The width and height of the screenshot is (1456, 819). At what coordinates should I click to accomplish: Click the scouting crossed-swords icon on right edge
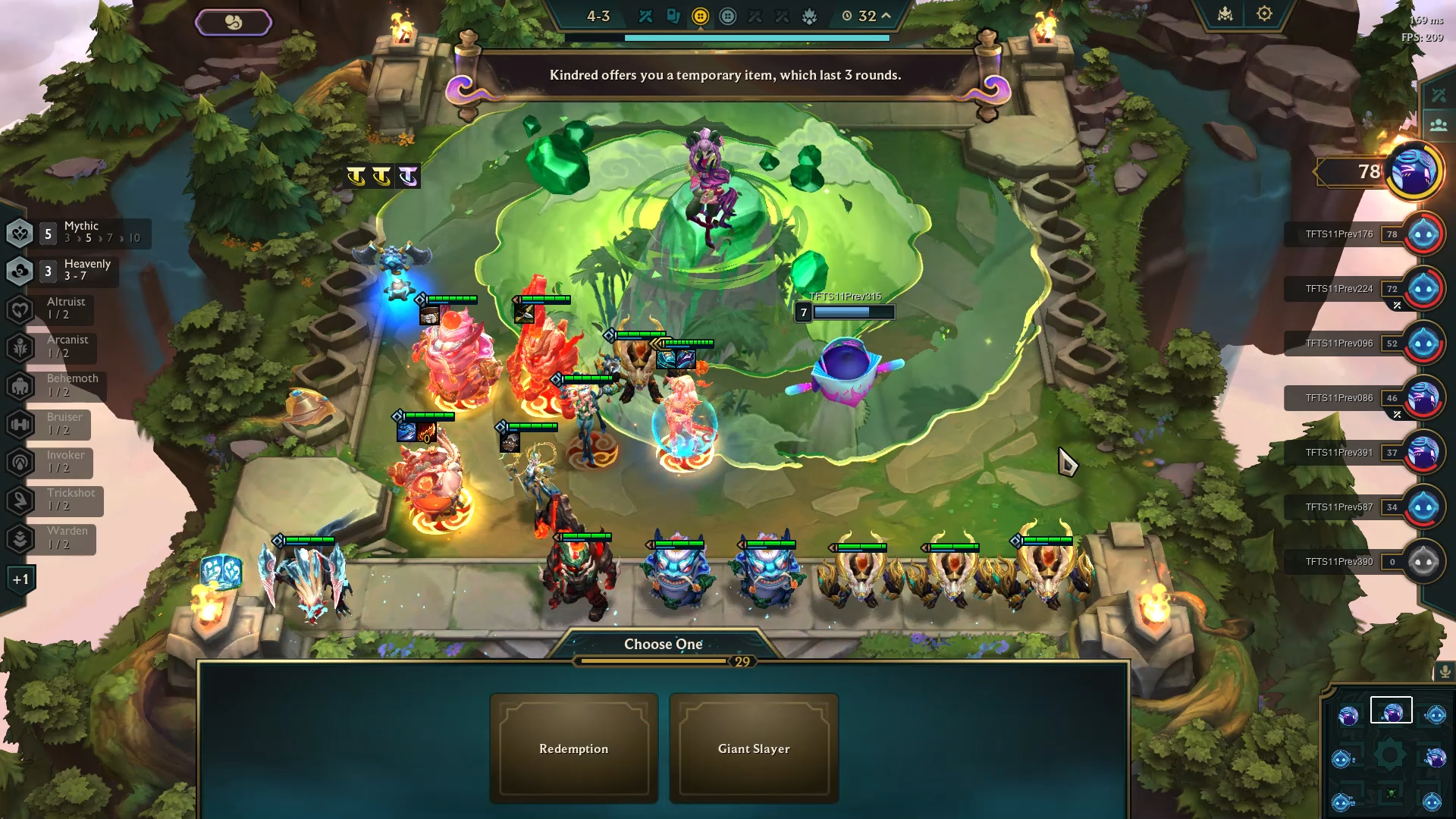coord(1439,94)
